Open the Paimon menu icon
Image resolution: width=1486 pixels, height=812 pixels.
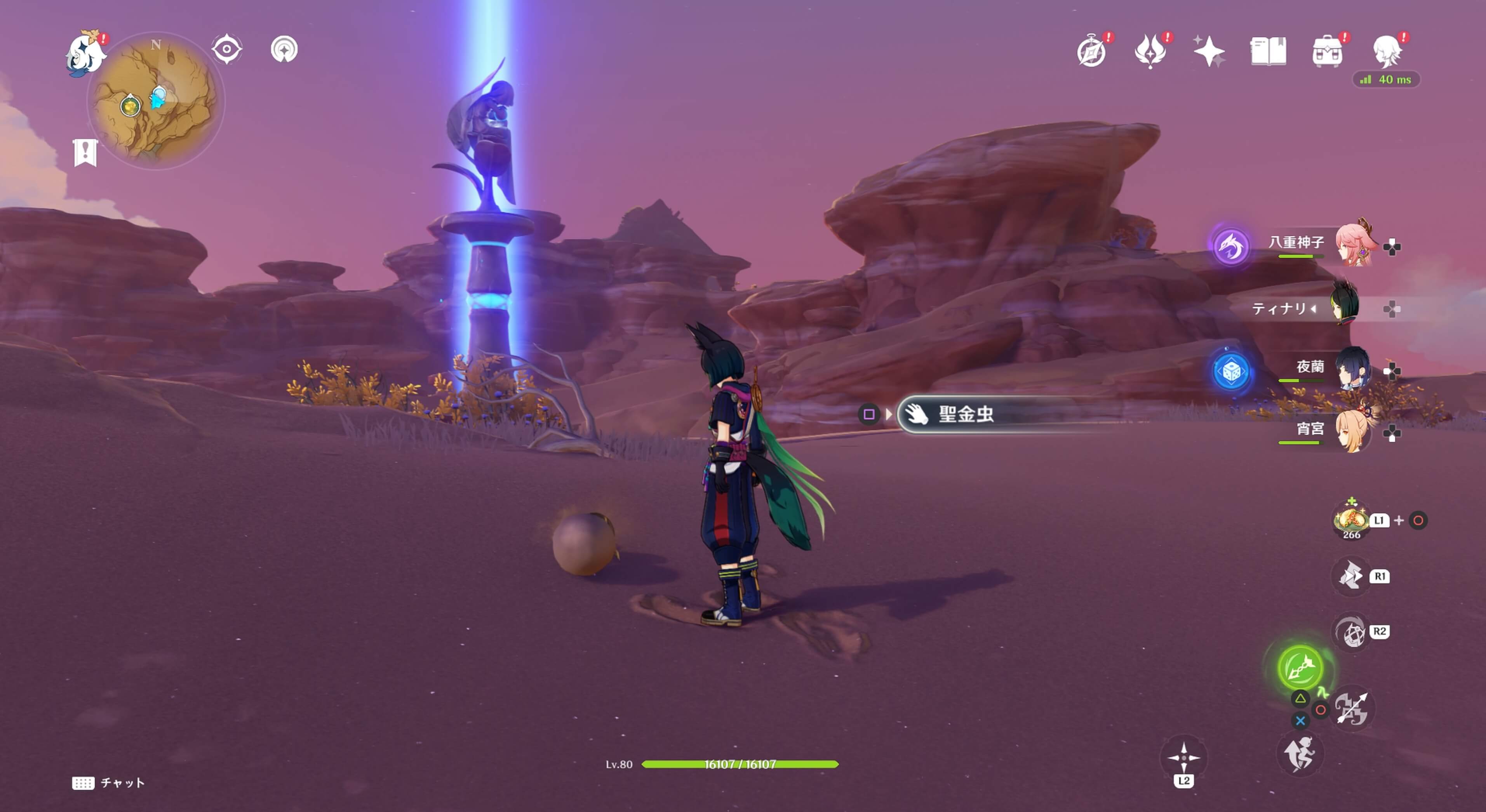85,53
